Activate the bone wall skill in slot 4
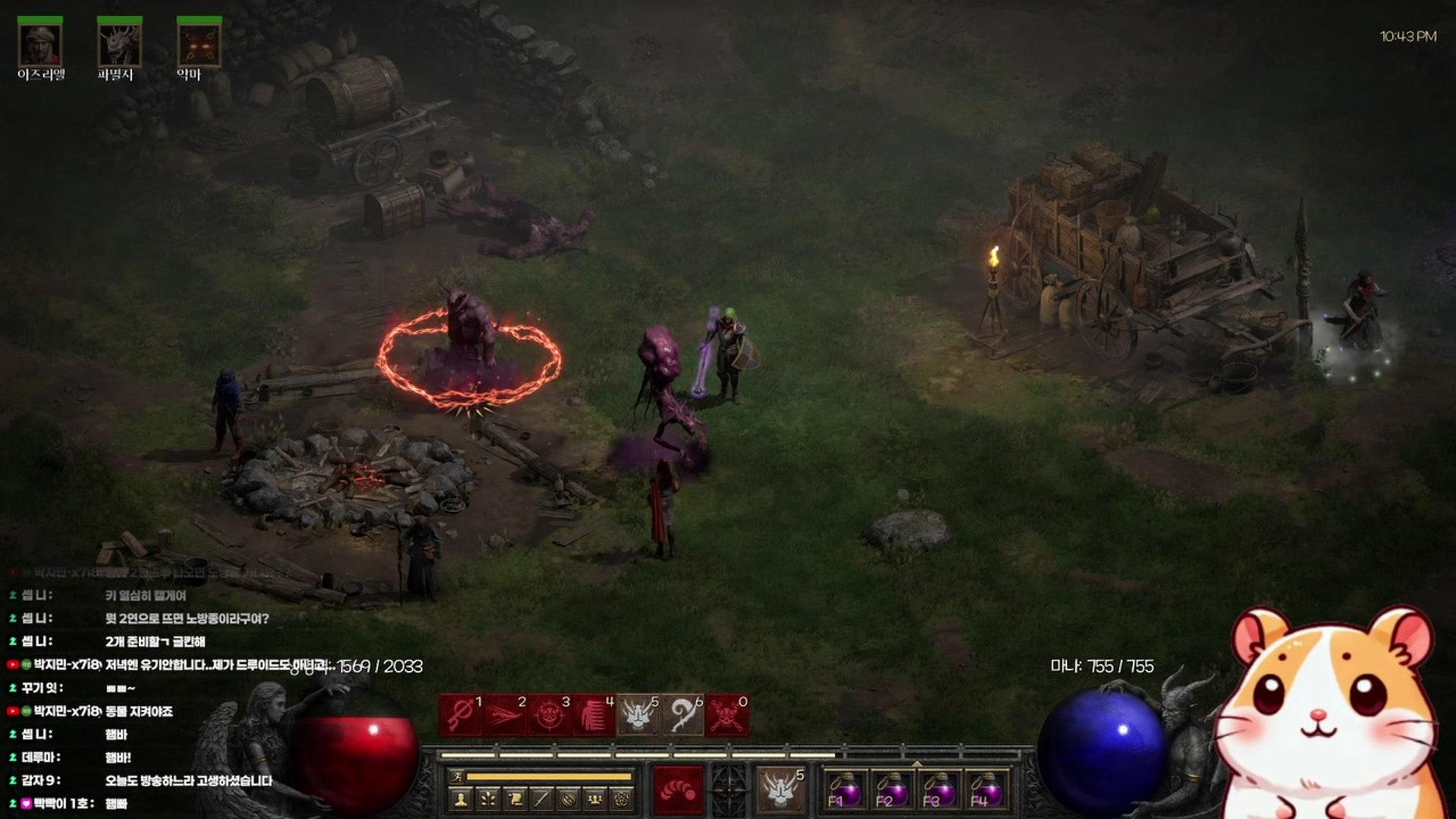Image resolution: width=1456 pixels, height=819 pixels. coord(594,715)
